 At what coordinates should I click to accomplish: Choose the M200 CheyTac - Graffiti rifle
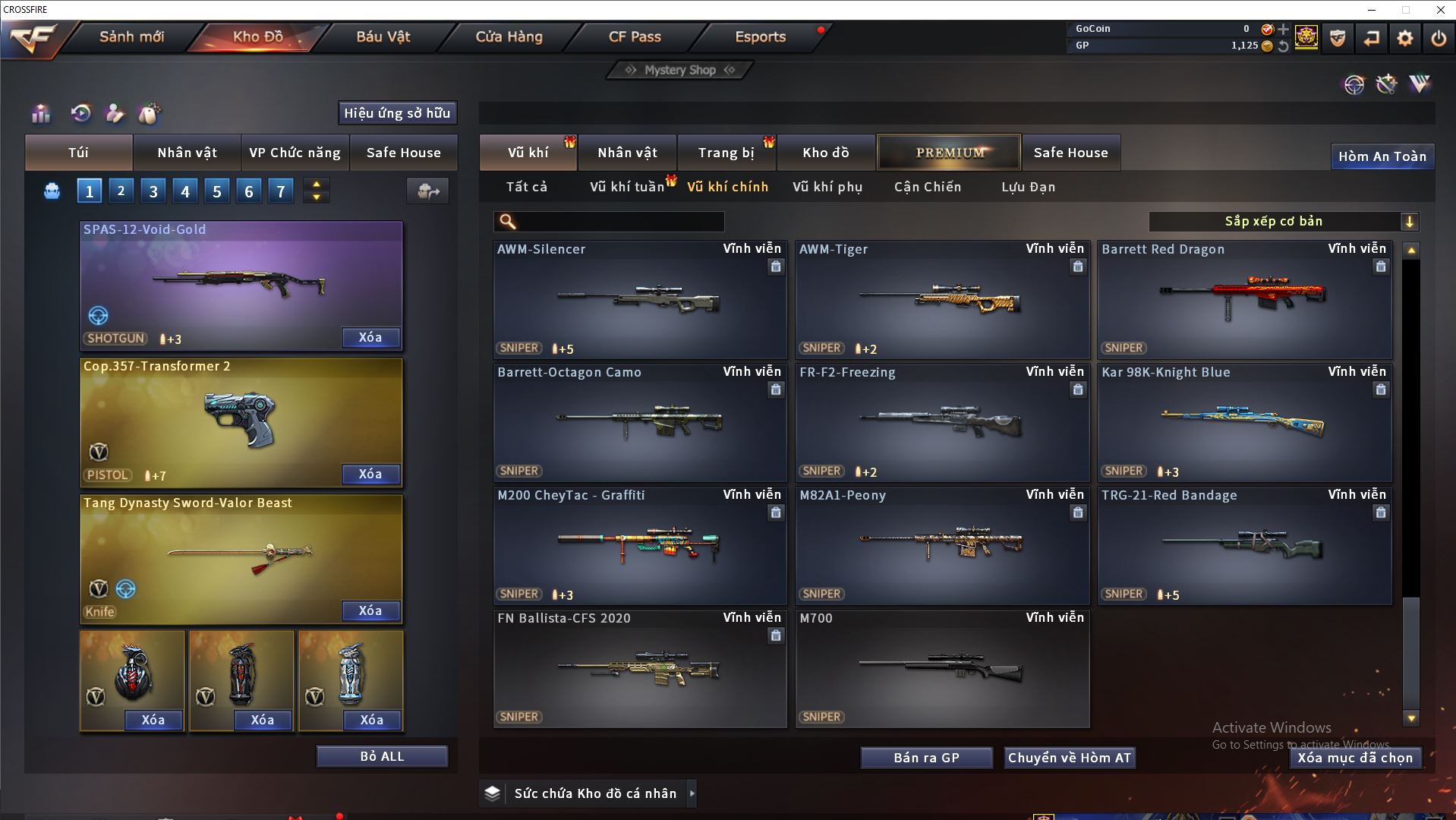(x=639, y=546)
